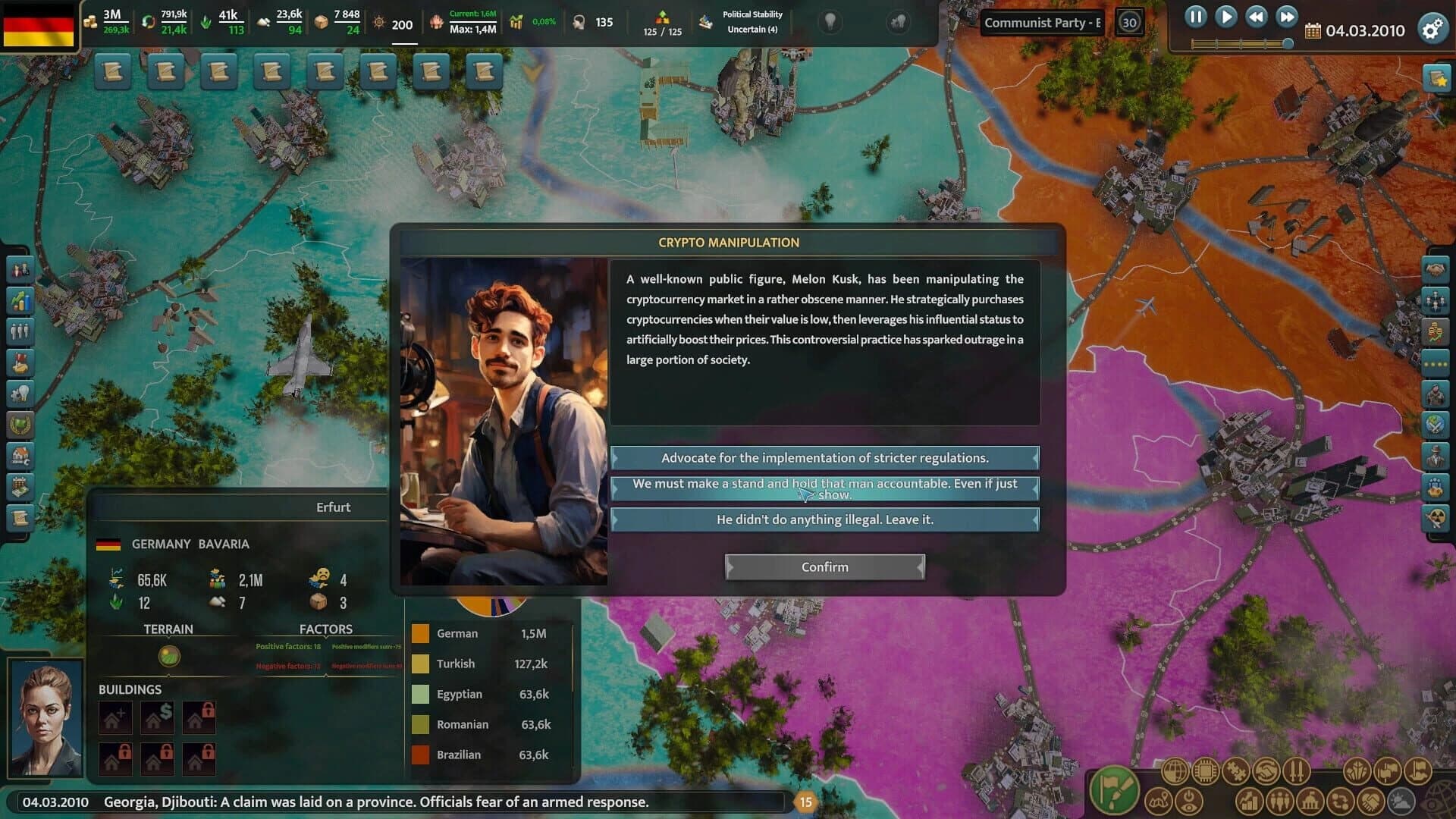Choose 'He didn't do anything illegal. Leave it.'
Viewport: 1456px width, 819px height.
[824, 519]
